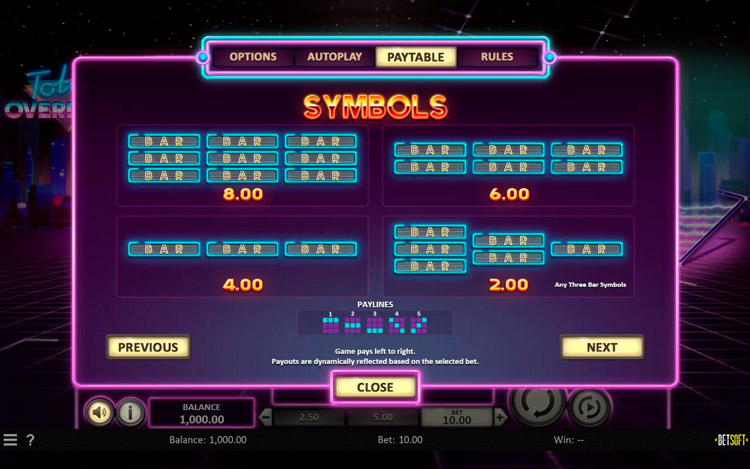Decrease the bet amount

[266, 417]
